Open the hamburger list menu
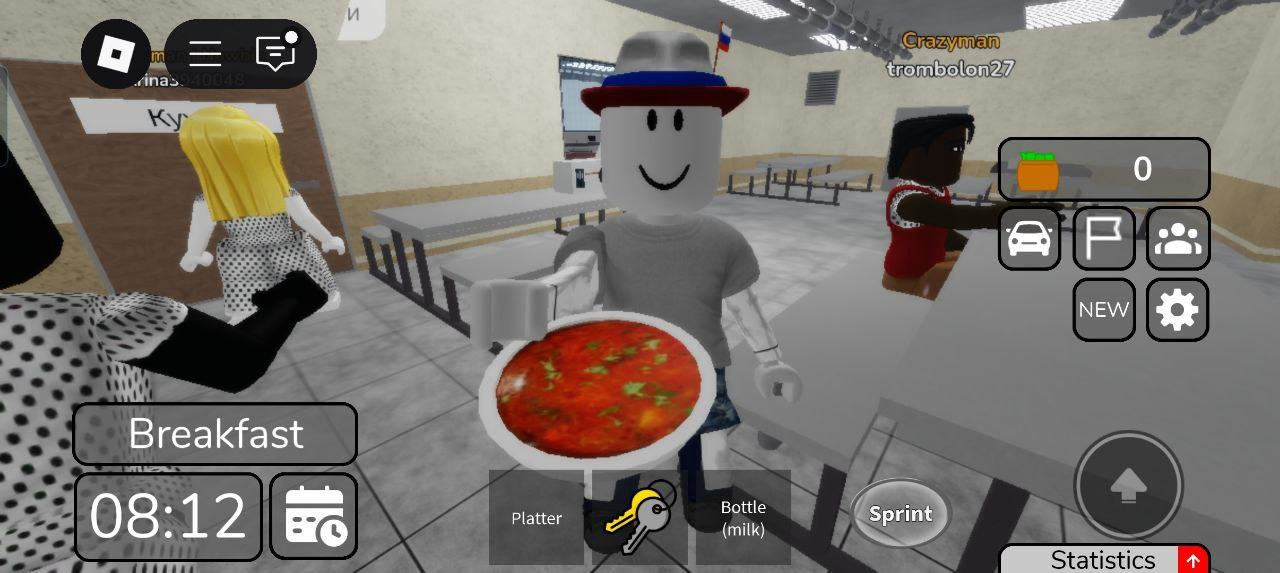1280x573 pixels. click(205, 54)
